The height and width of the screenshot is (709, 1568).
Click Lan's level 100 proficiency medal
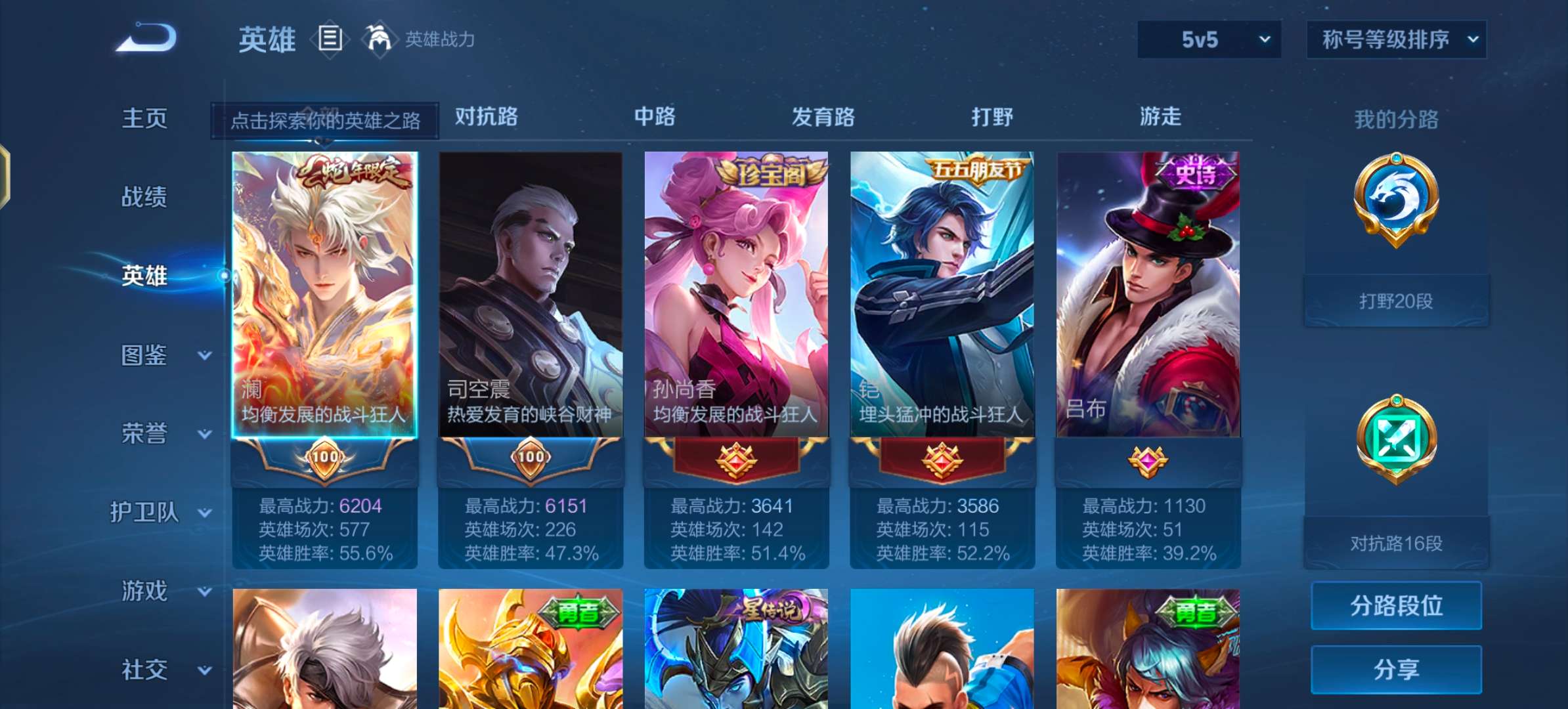click(x=326, y=458)
